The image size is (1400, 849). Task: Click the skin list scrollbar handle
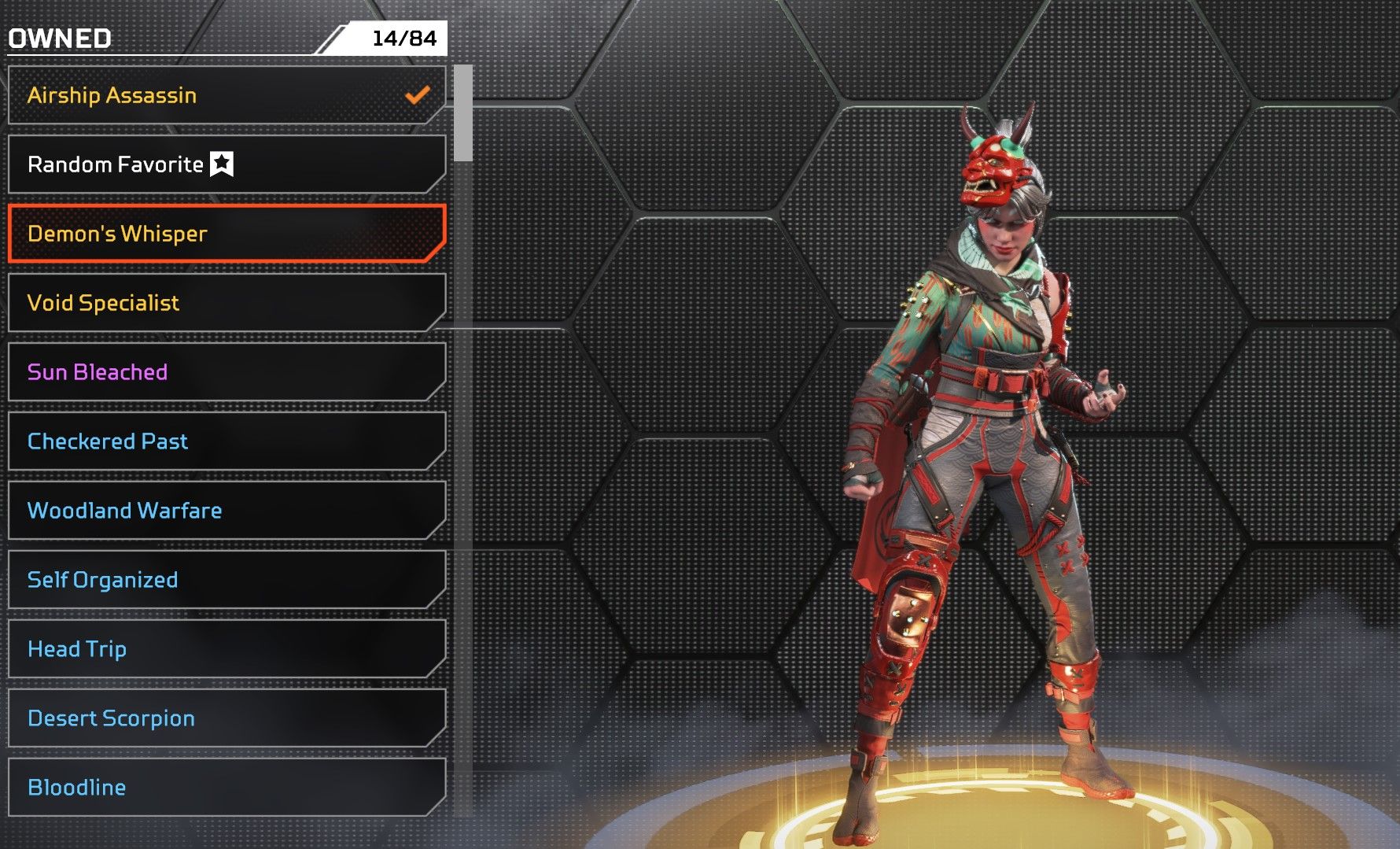coord(463,113)
